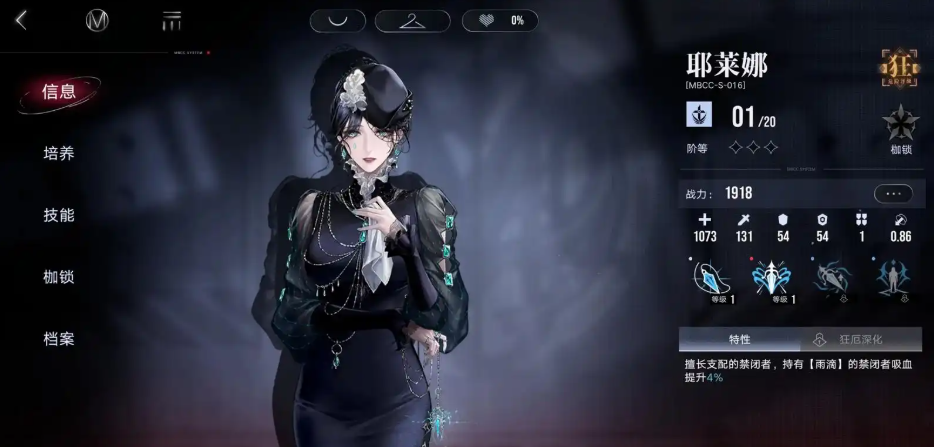Viewport: 934px width, 447px height.
Task: Open the 培养 menu entry
Action: [x=59, y=154]
